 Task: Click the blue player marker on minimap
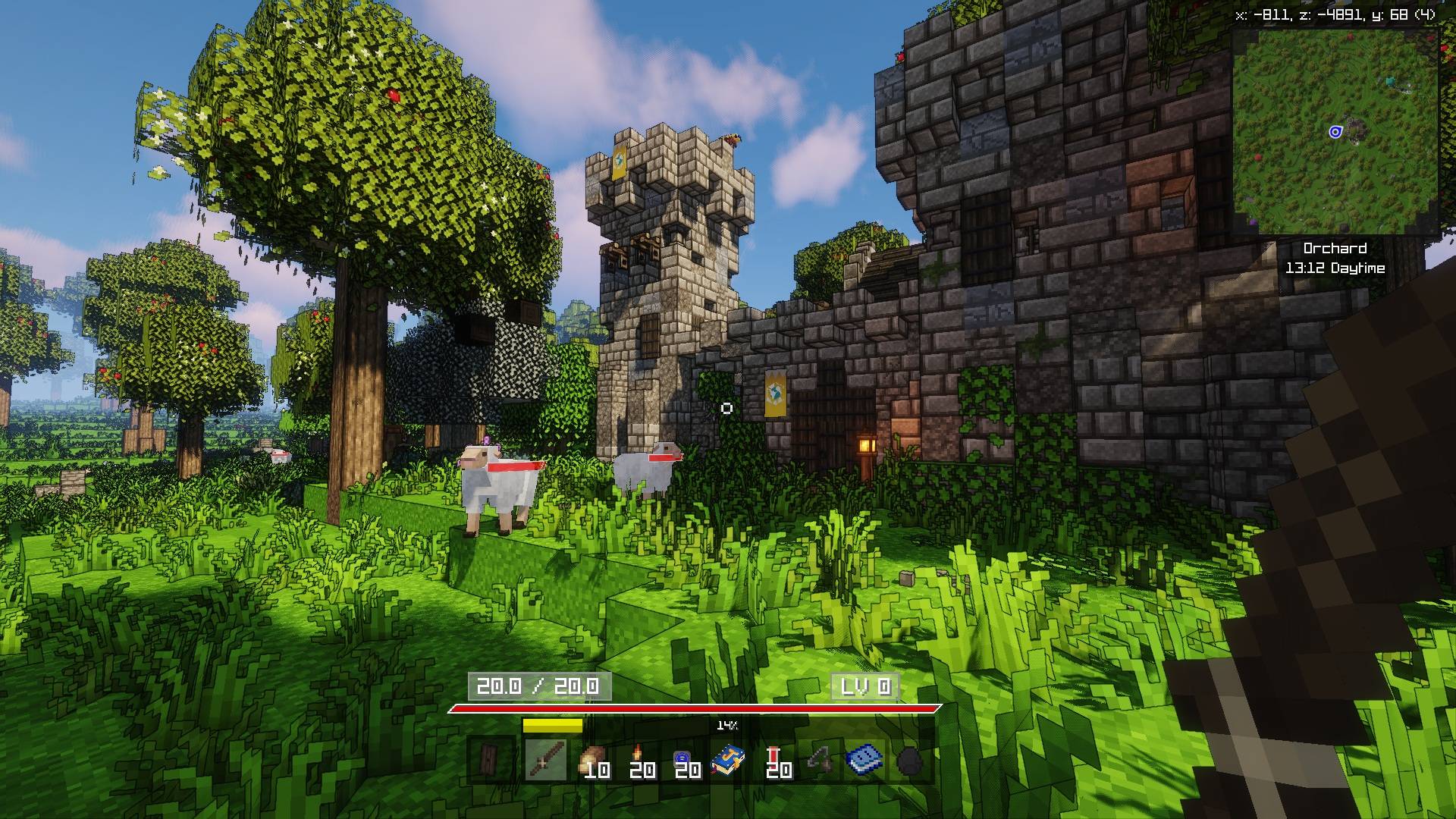(x=1335, y=132)
